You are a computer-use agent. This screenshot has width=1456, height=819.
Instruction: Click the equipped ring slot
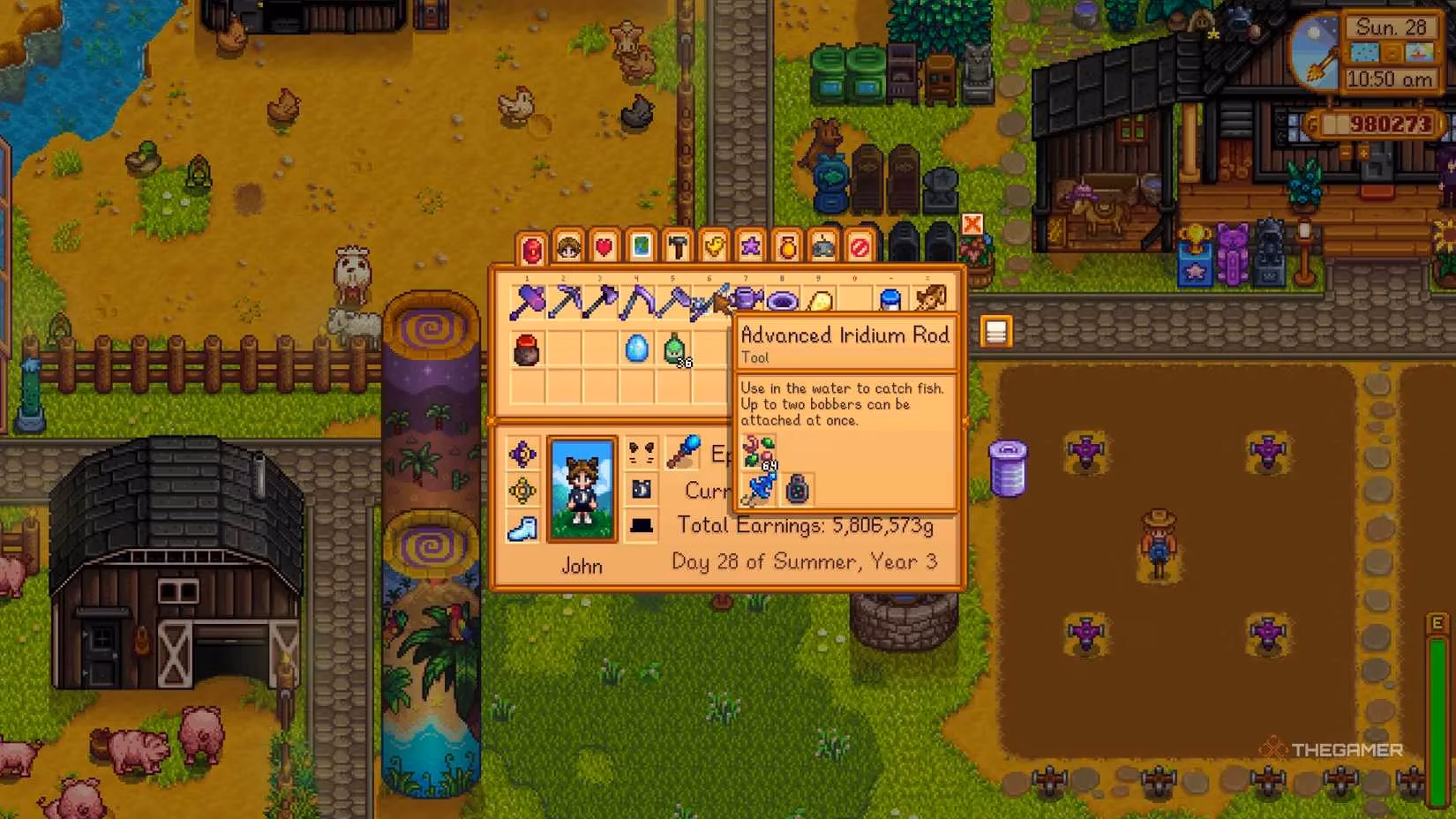522,455
